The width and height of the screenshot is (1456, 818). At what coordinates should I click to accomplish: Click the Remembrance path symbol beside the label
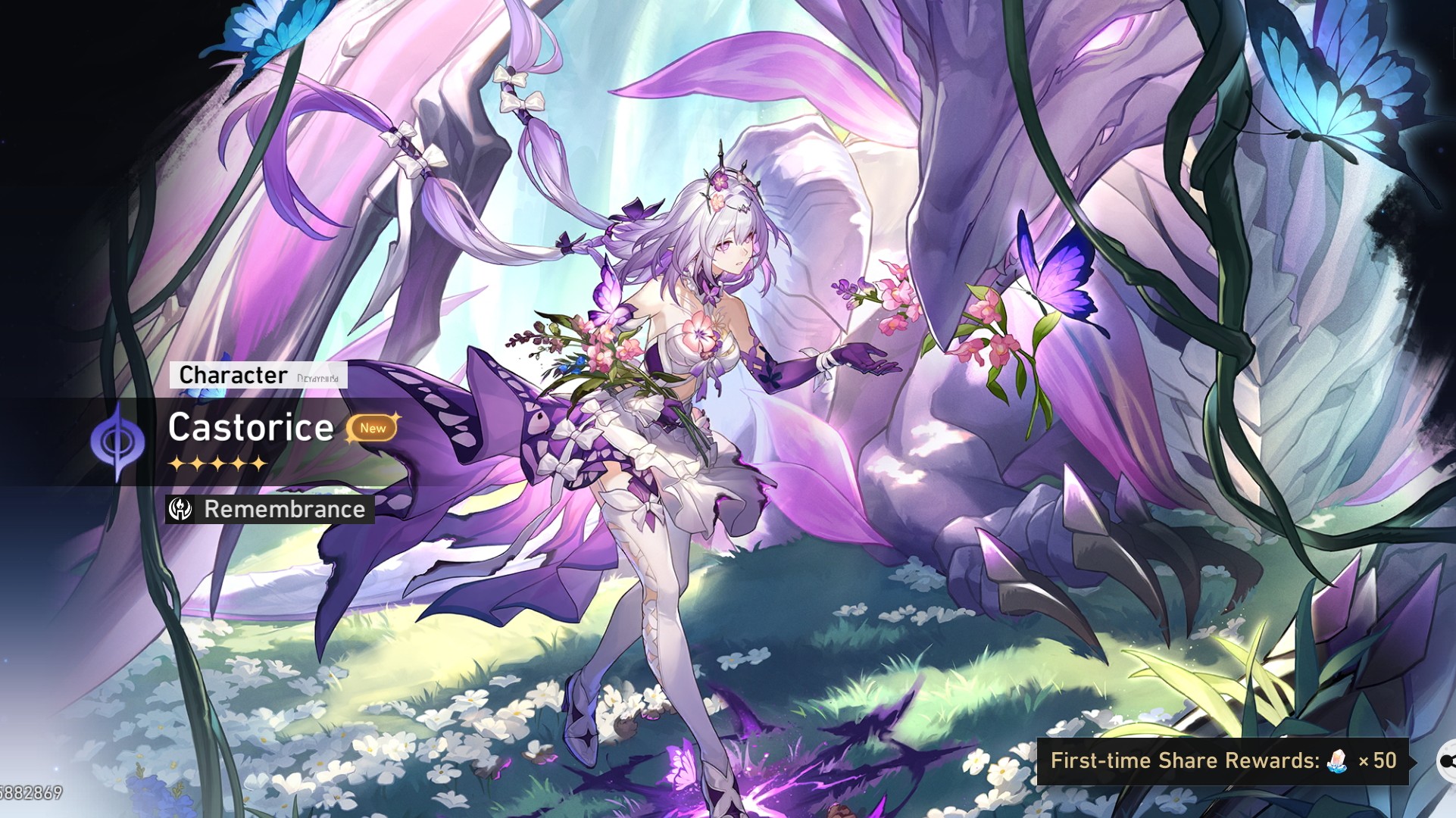181,510
